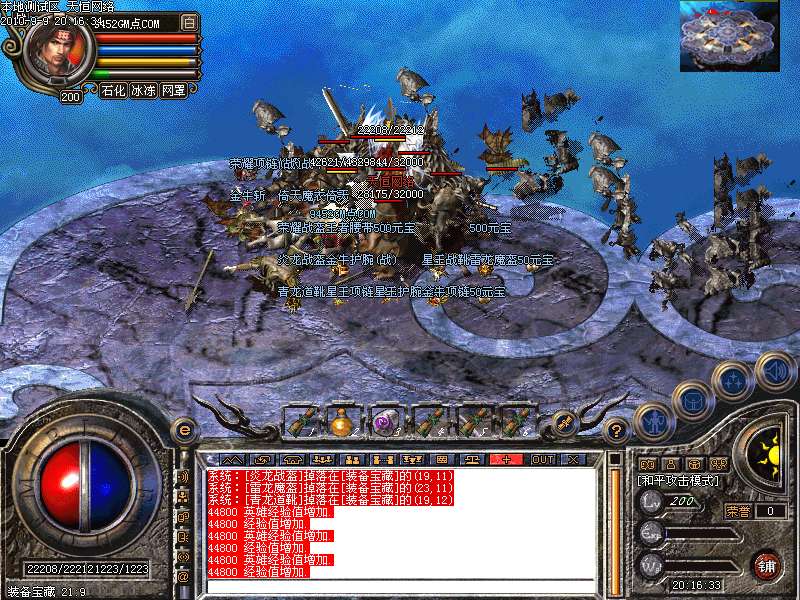Toggle the 石化 status button

(113, 90)
